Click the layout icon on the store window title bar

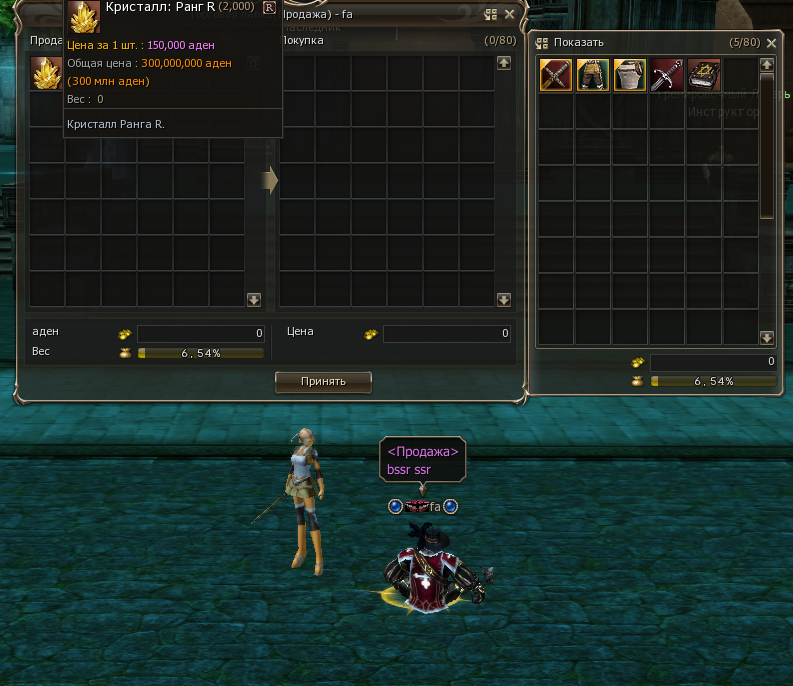[490, 15]
